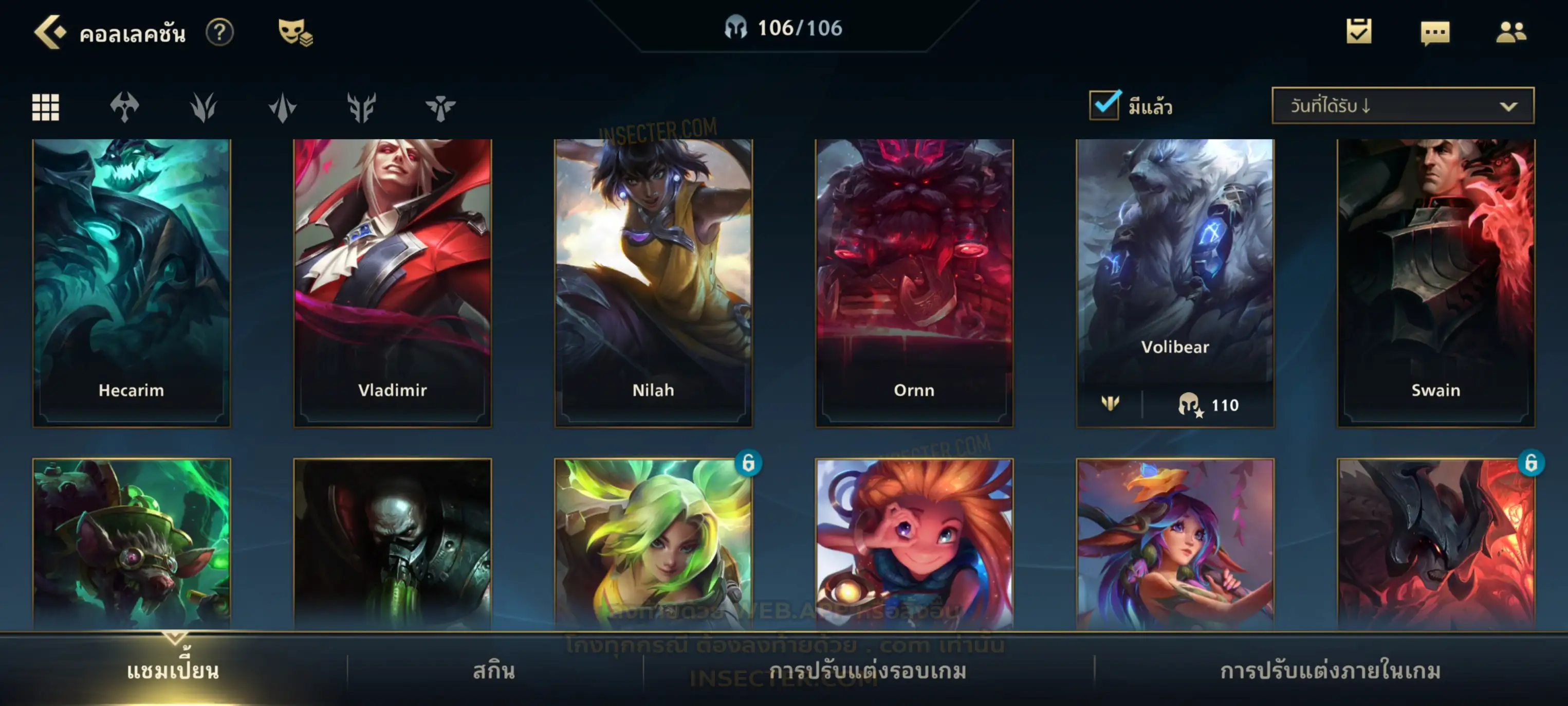Choose the Swain champion card
Image resolution: width=1568 pixels, height=706 pixels.
[1436, 282]
